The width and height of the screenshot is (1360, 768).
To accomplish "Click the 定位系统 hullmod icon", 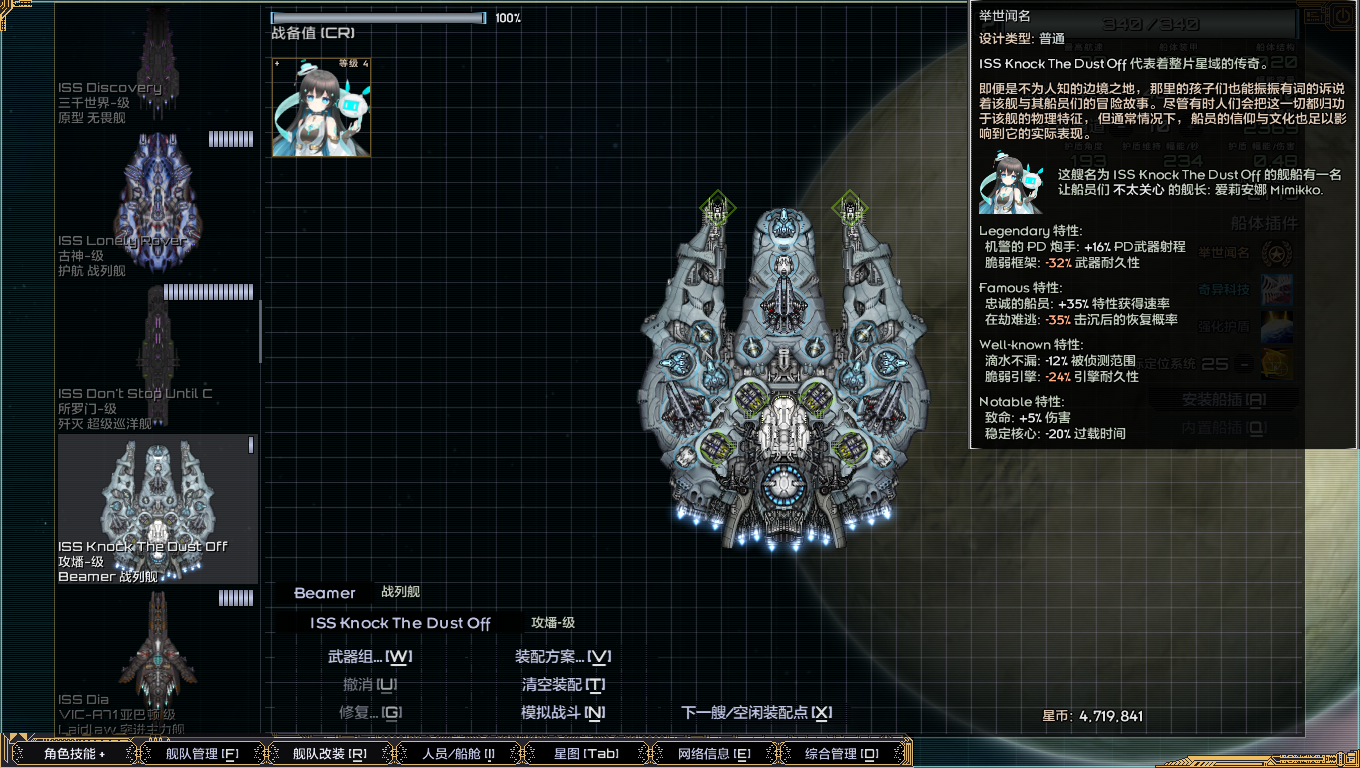I will tap(1277, 364).
